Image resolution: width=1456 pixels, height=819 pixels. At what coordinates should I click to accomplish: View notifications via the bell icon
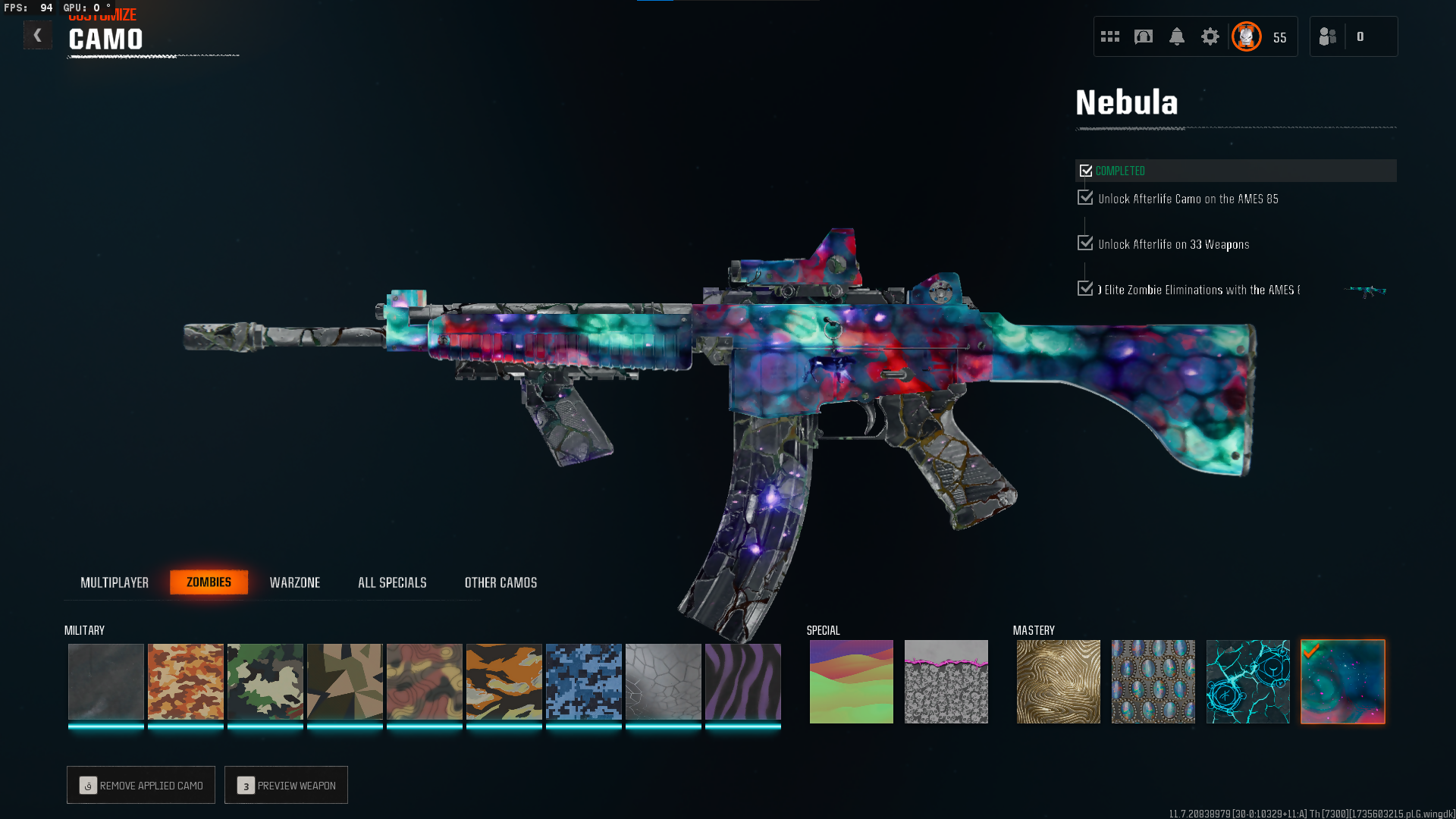click(1177, 36)
